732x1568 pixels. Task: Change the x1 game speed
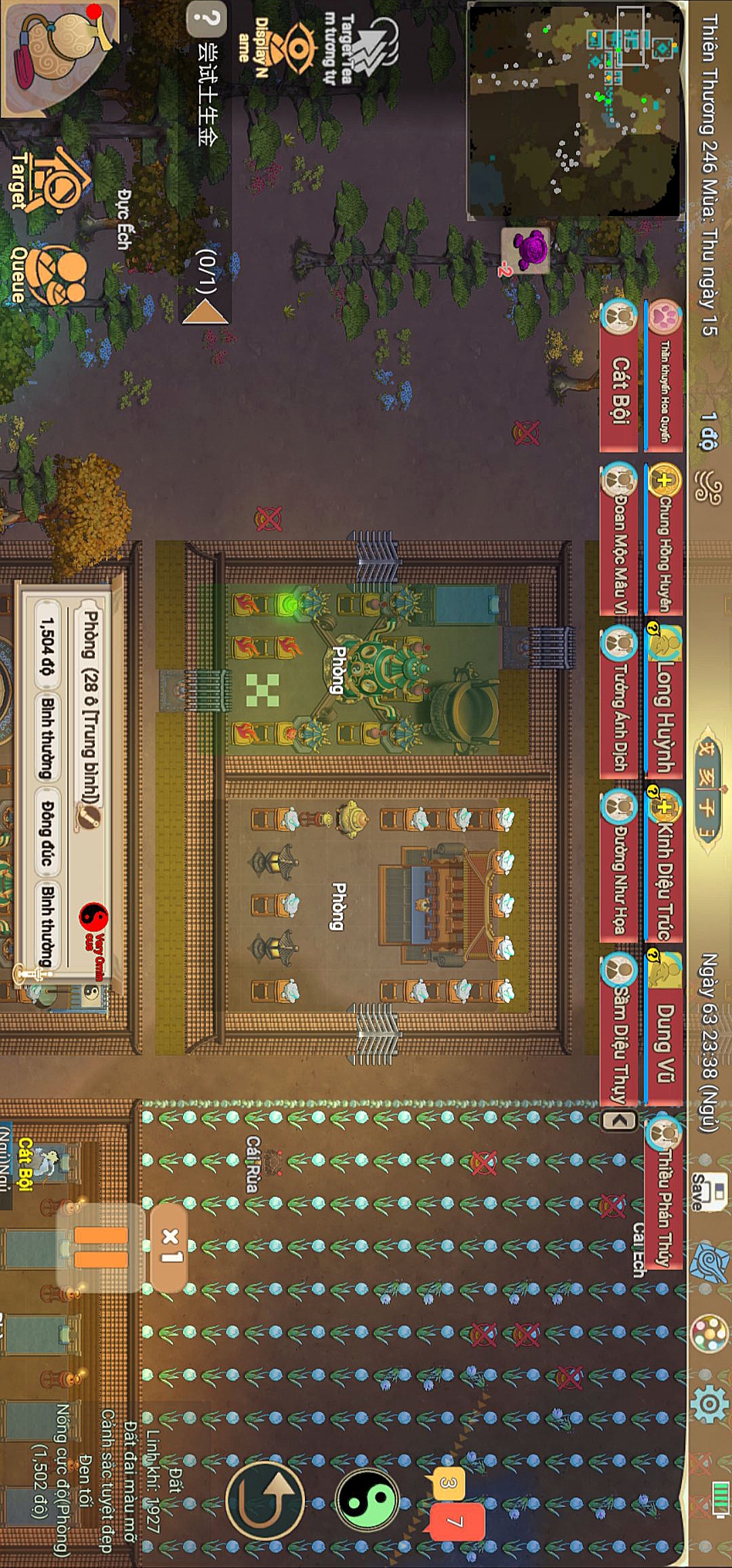(x=169, y=1247)
